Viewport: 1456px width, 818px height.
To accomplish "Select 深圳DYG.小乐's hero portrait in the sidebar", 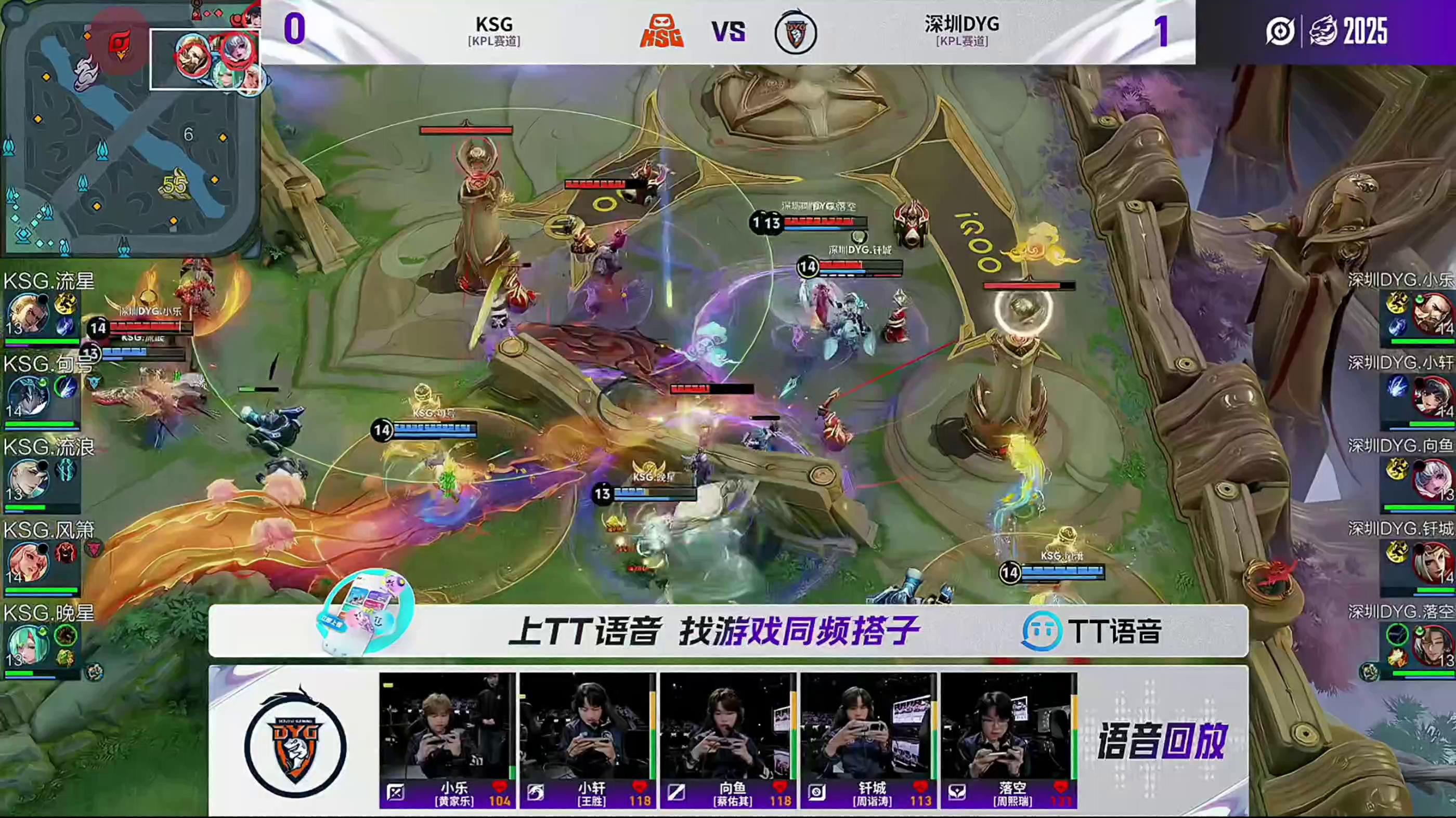I will 1433,313.
